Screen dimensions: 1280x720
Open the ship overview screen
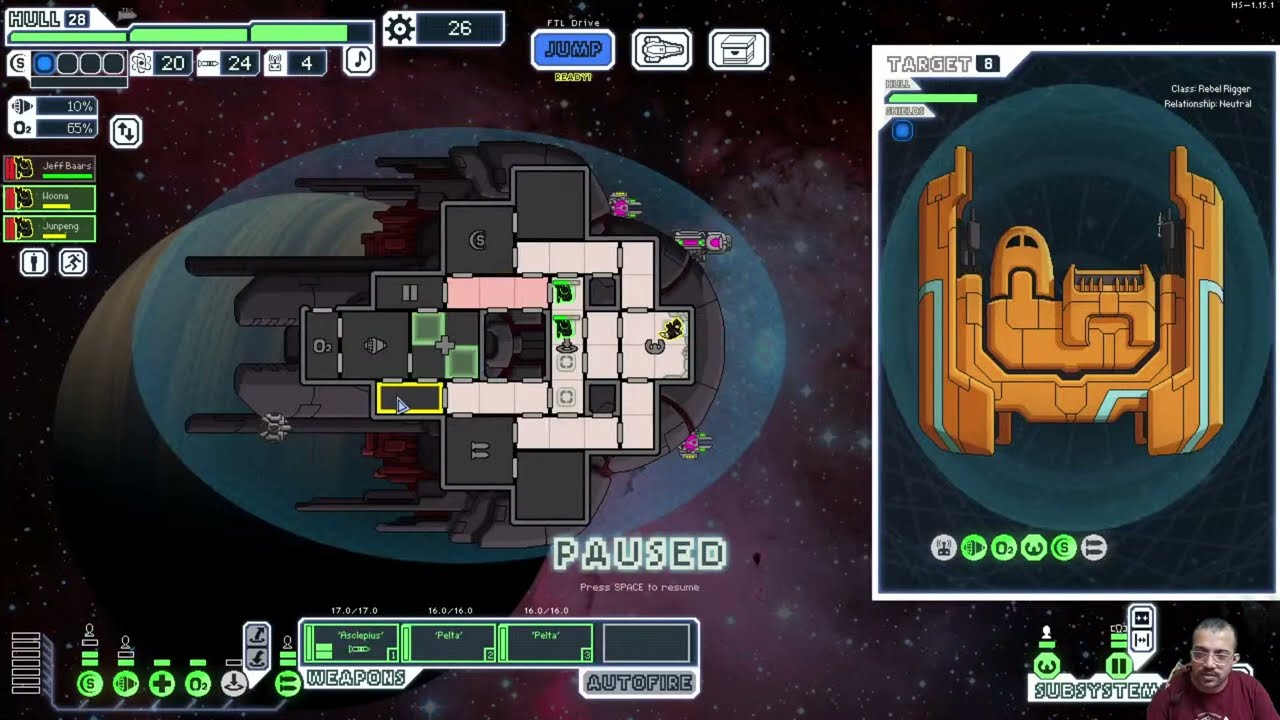[661, 49]
